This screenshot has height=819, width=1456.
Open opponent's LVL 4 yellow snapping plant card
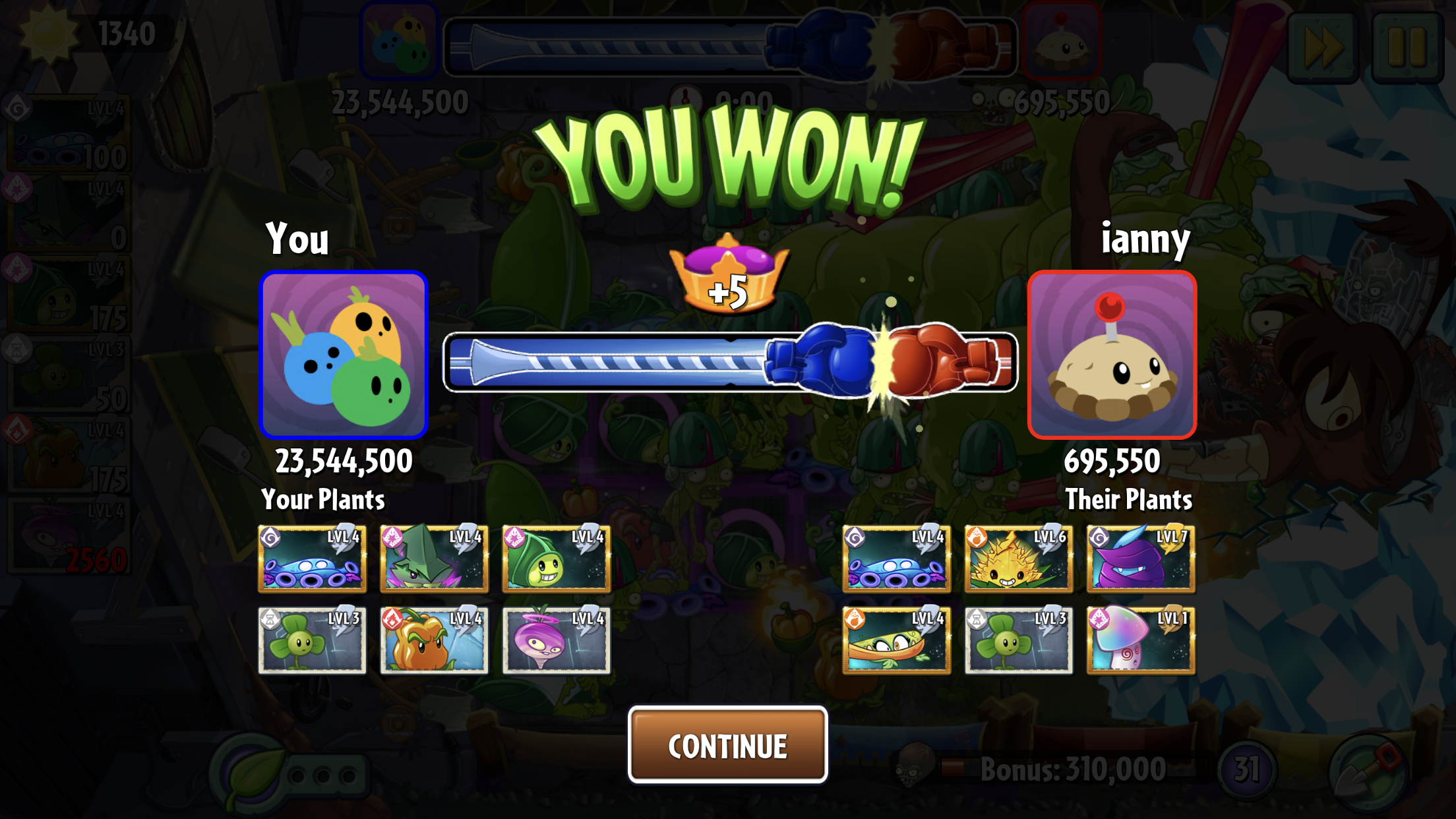pos(896,640)
